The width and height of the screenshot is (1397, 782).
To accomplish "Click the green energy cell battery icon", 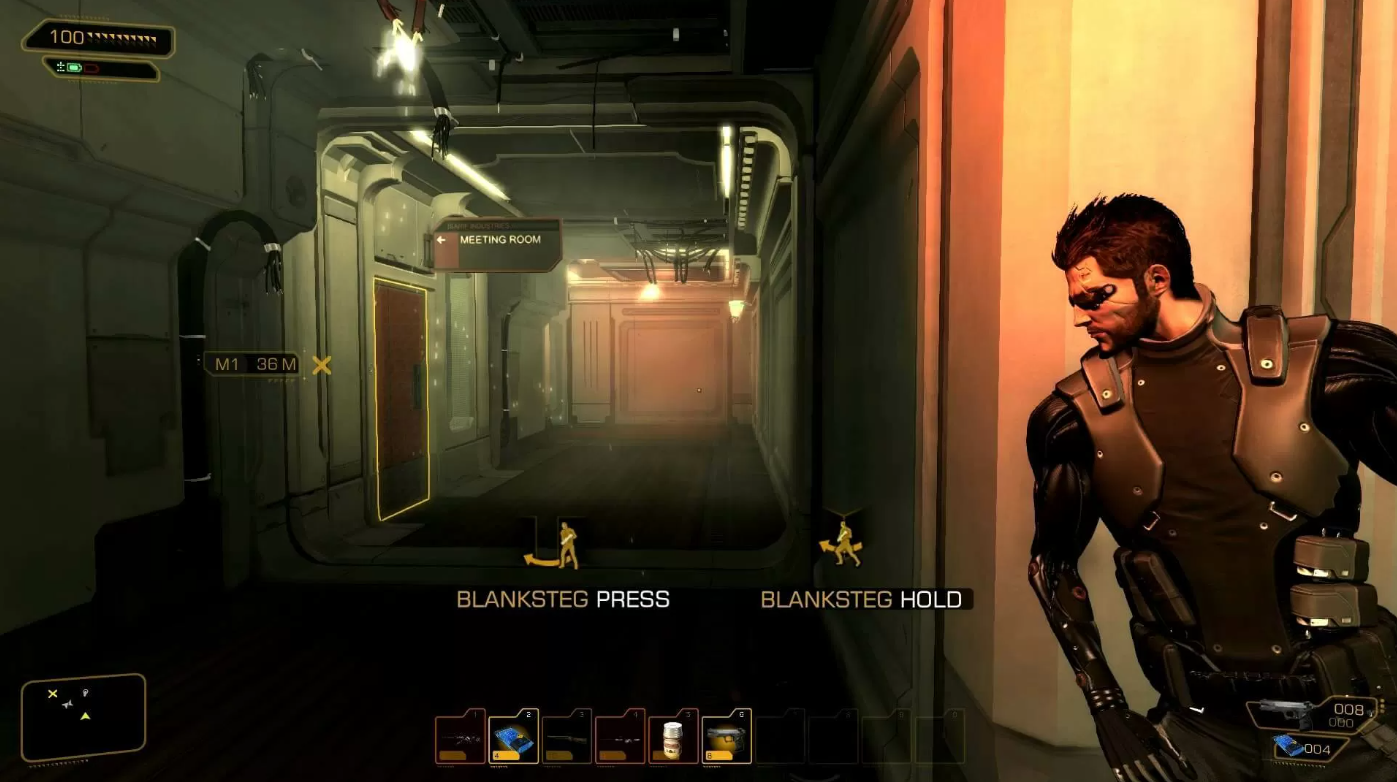I will coord(73,68).
